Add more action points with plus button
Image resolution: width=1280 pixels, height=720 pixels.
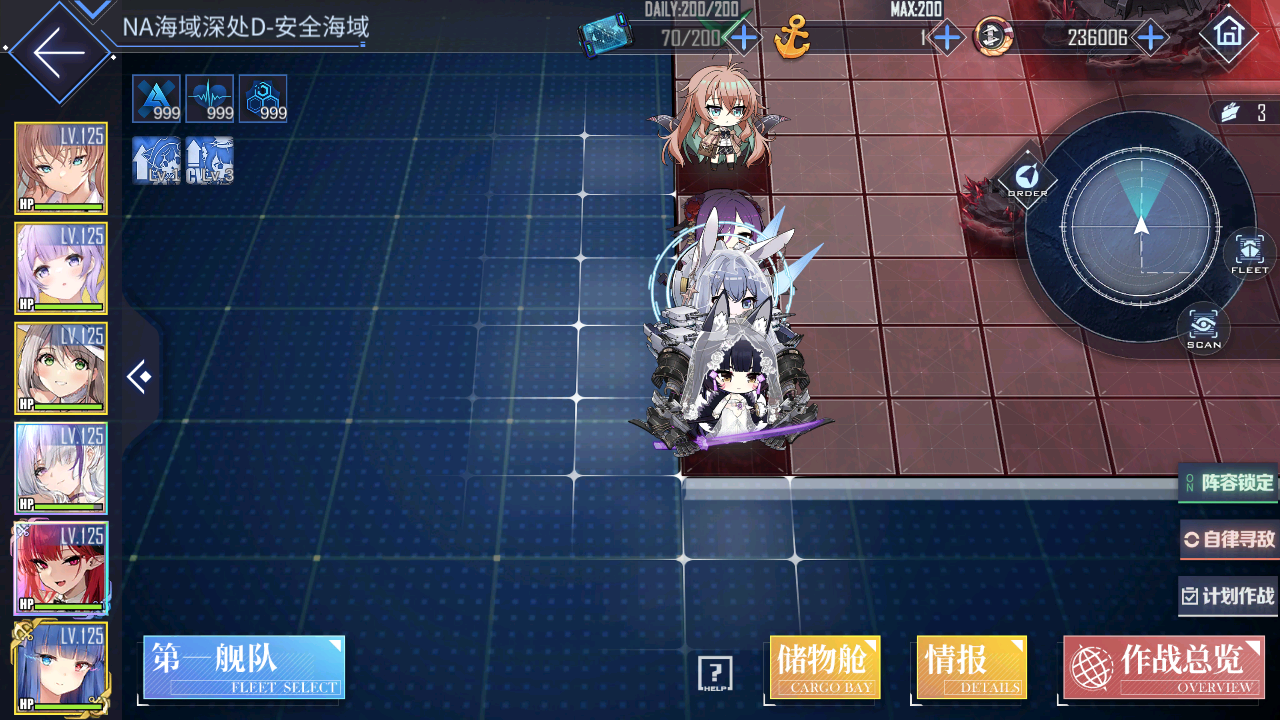click(x=743, y=39)
